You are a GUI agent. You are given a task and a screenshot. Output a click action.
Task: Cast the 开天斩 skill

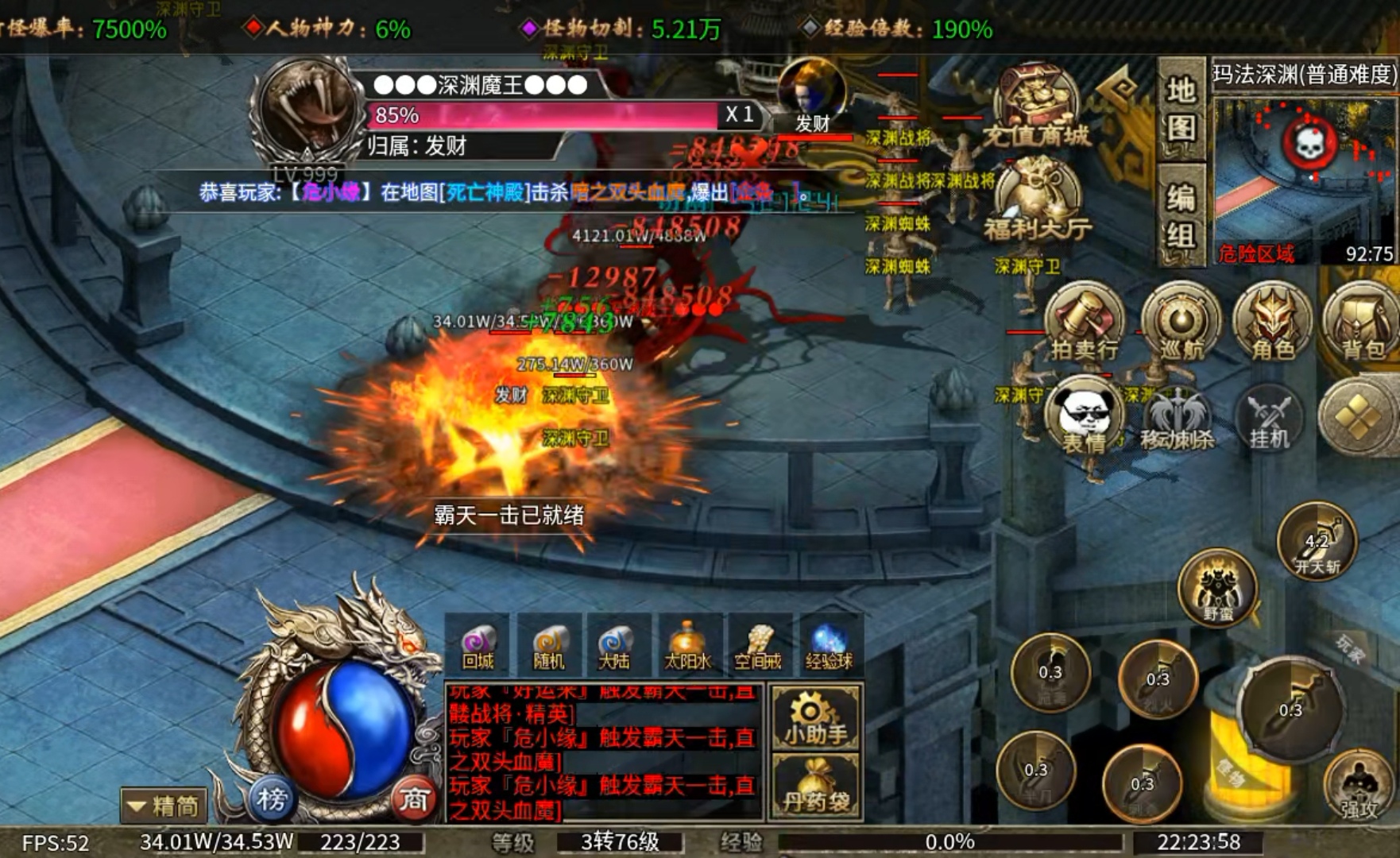point(1317,543)
